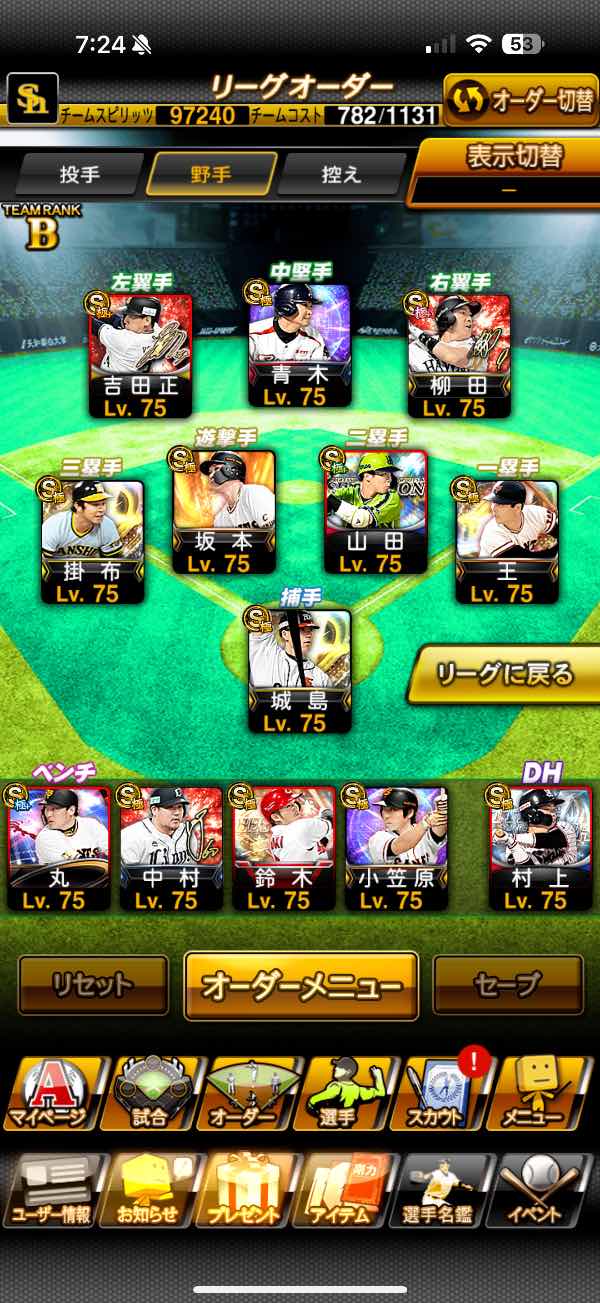Open the オーダーメニュー
600x1303 pixels.
coord(301,985)
